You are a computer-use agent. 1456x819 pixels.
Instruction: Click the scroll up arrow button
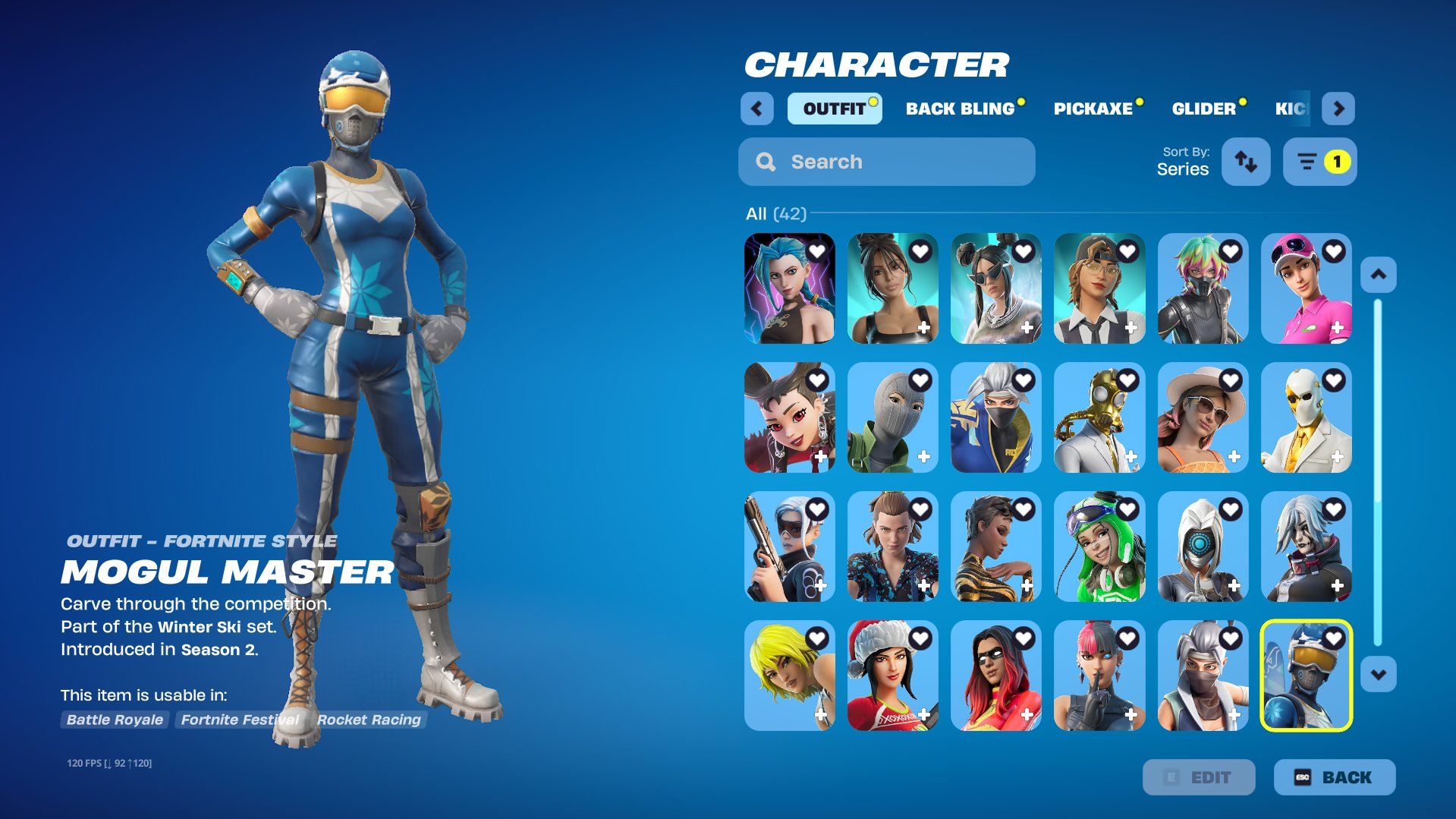point(1378,275)
